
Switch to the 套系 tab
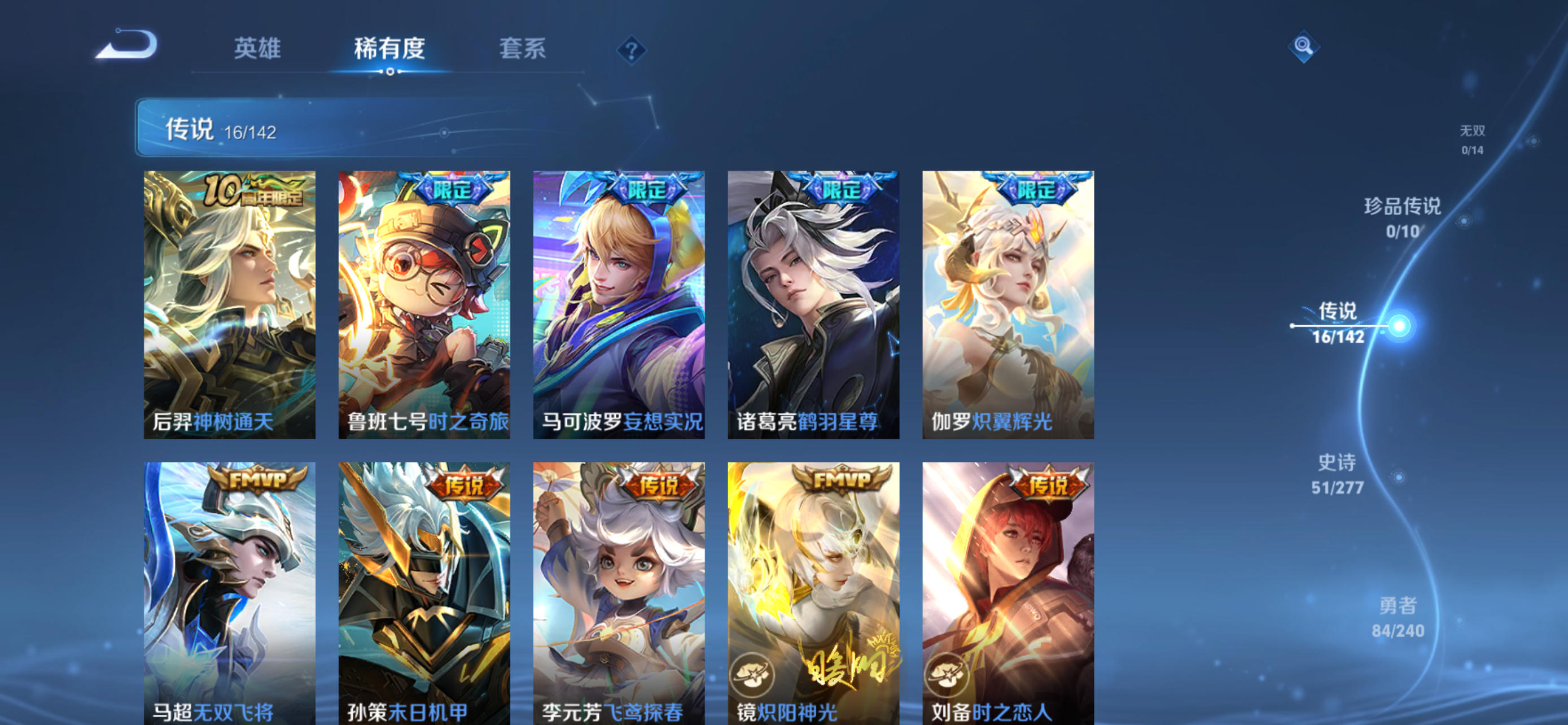[x=521, y=50]
